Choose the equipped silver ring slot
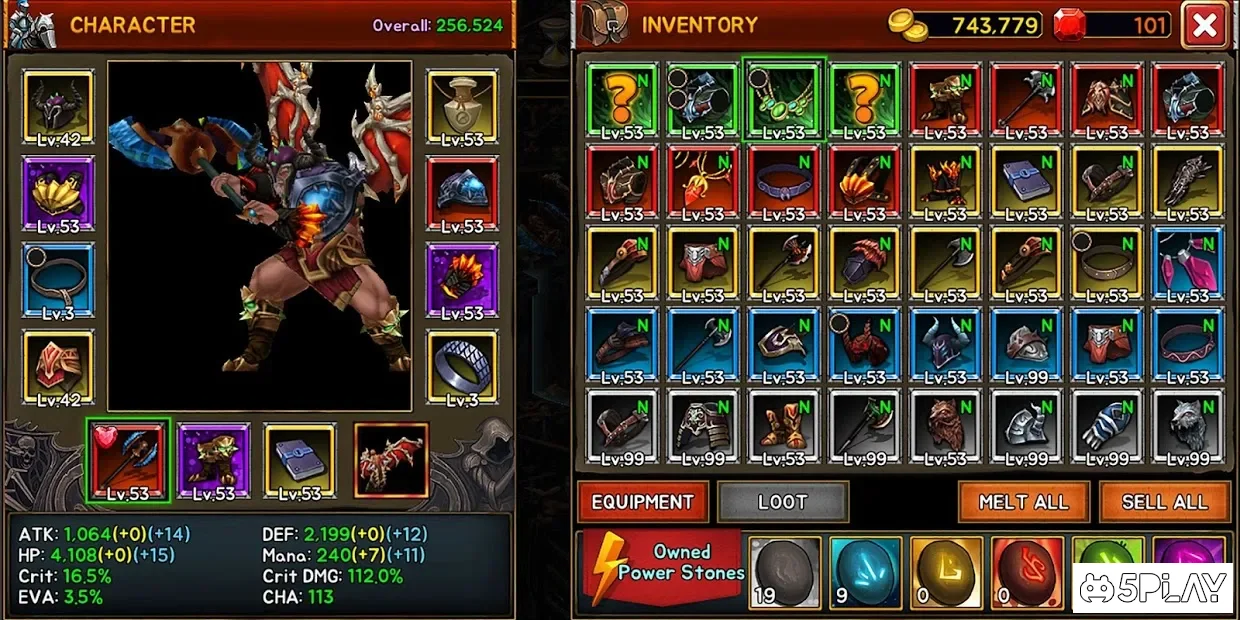This screenshot has width=1240, height=620. click(x=462, y=368)
